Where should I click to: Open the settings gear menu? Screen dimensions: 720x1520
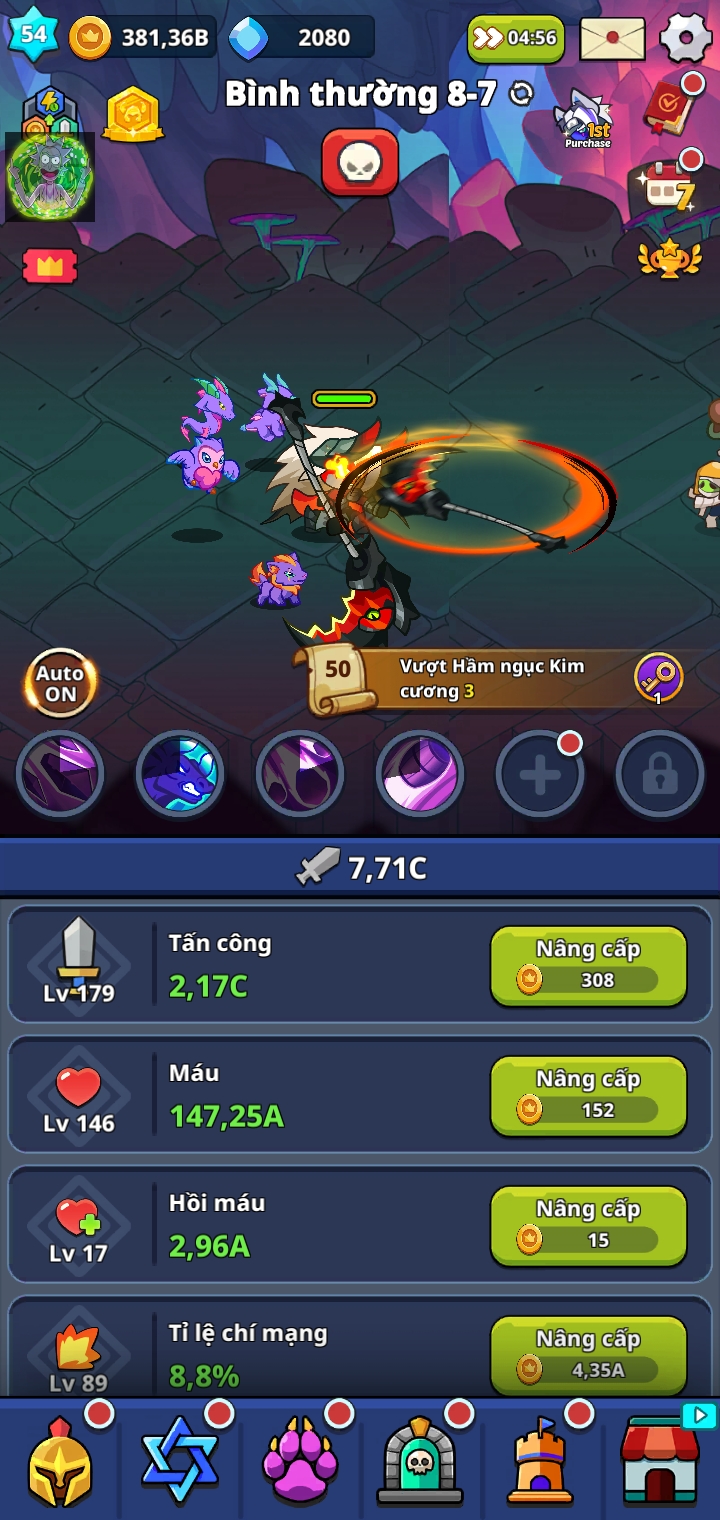686,38
